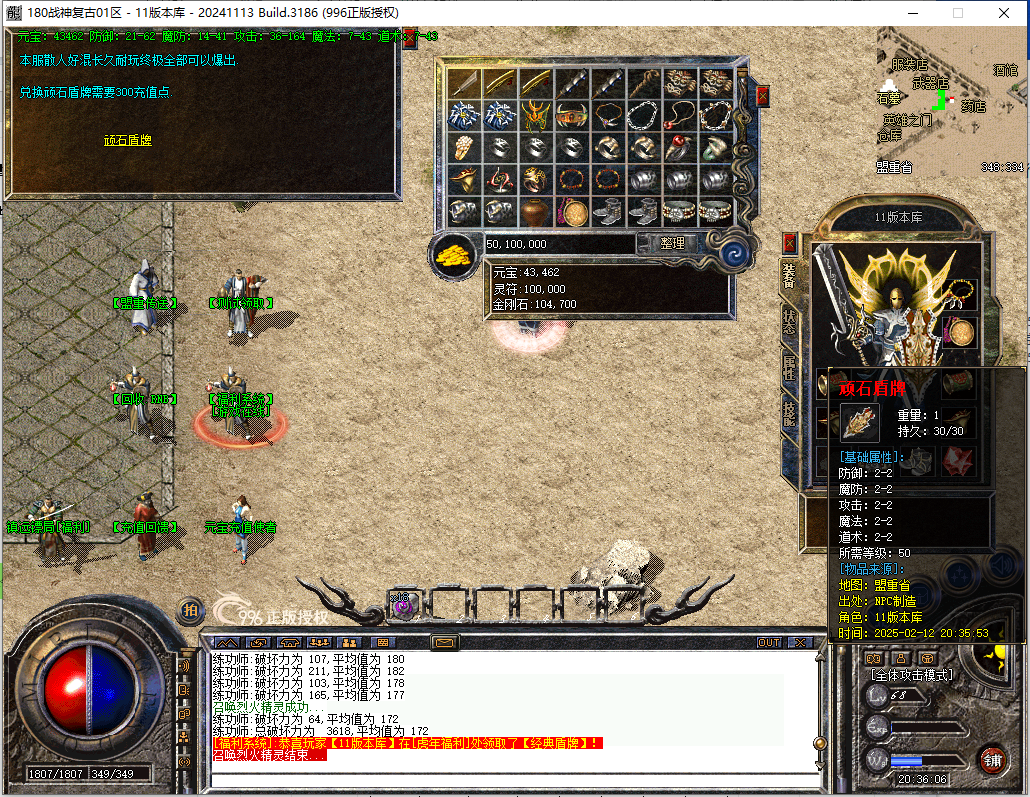The width and height of the screenshot is (1030, 797).
Task: Click the 顽石盾牌 link in the NPC dialog
Action: (x=127, y=140)
